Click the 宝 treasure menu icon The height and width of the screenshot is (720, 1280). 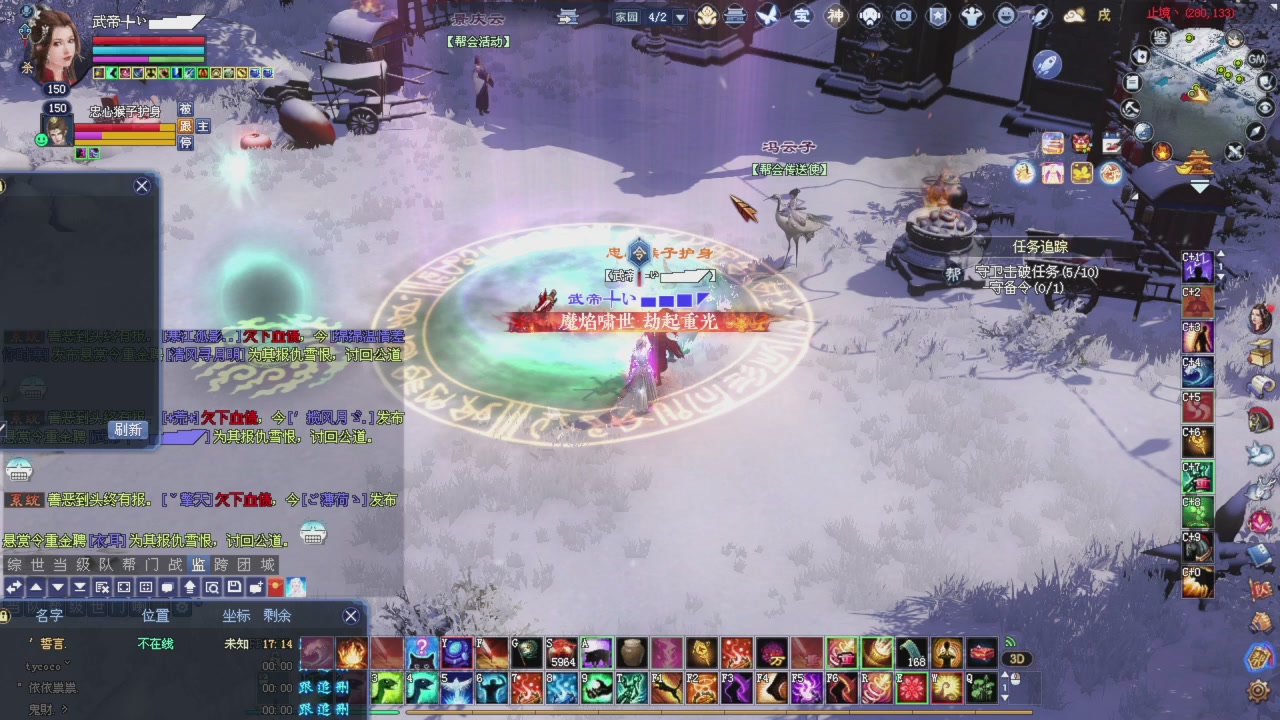pos(801,16)
